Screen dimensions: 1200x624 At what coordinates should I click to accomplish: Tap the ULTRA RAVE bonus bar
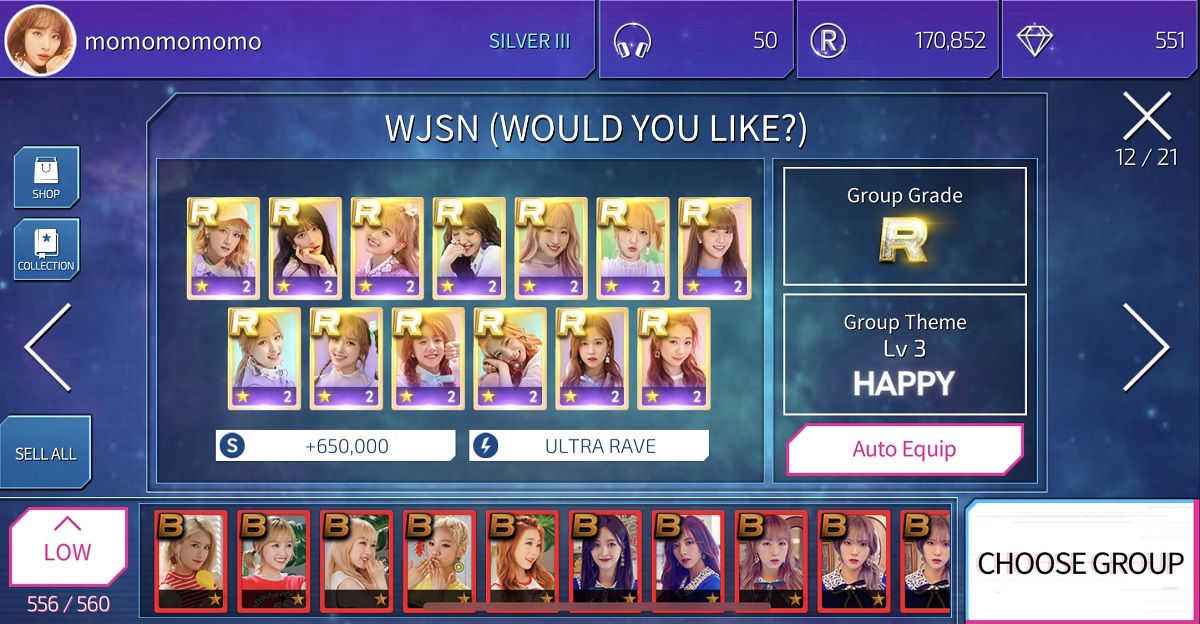(589, 446)
